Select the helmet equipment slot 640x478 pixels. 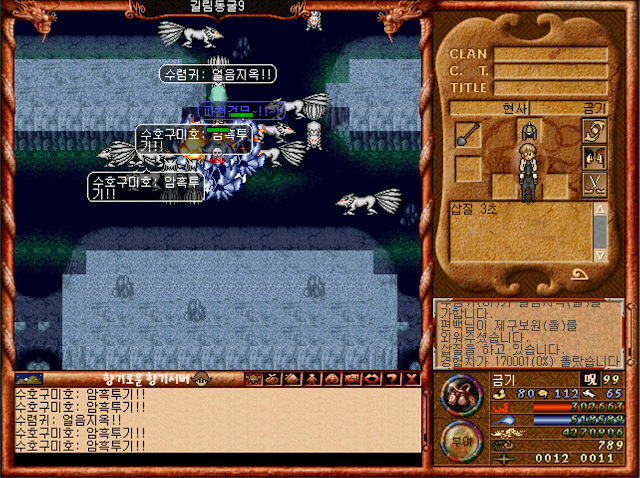pyautogui.click(x=529, y=131)
